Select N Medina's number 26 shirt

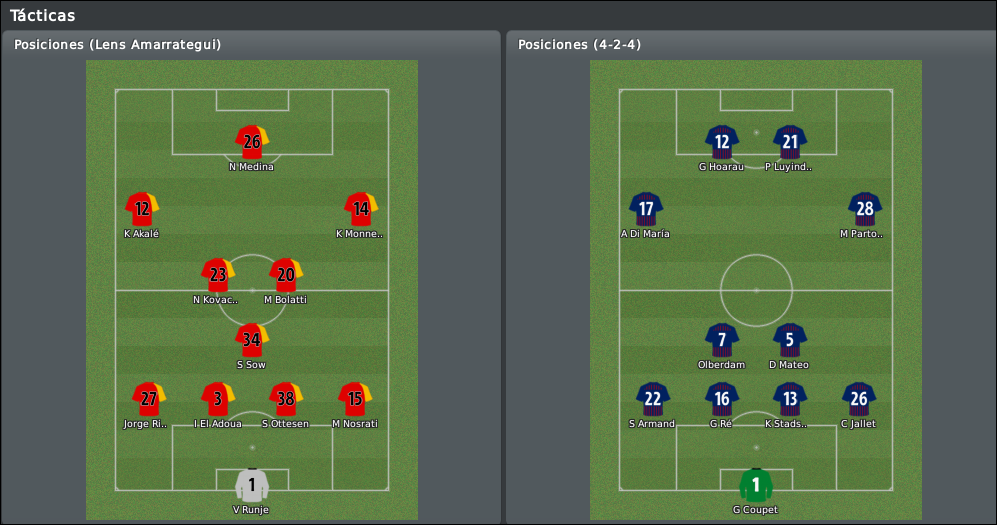(252, 142)
